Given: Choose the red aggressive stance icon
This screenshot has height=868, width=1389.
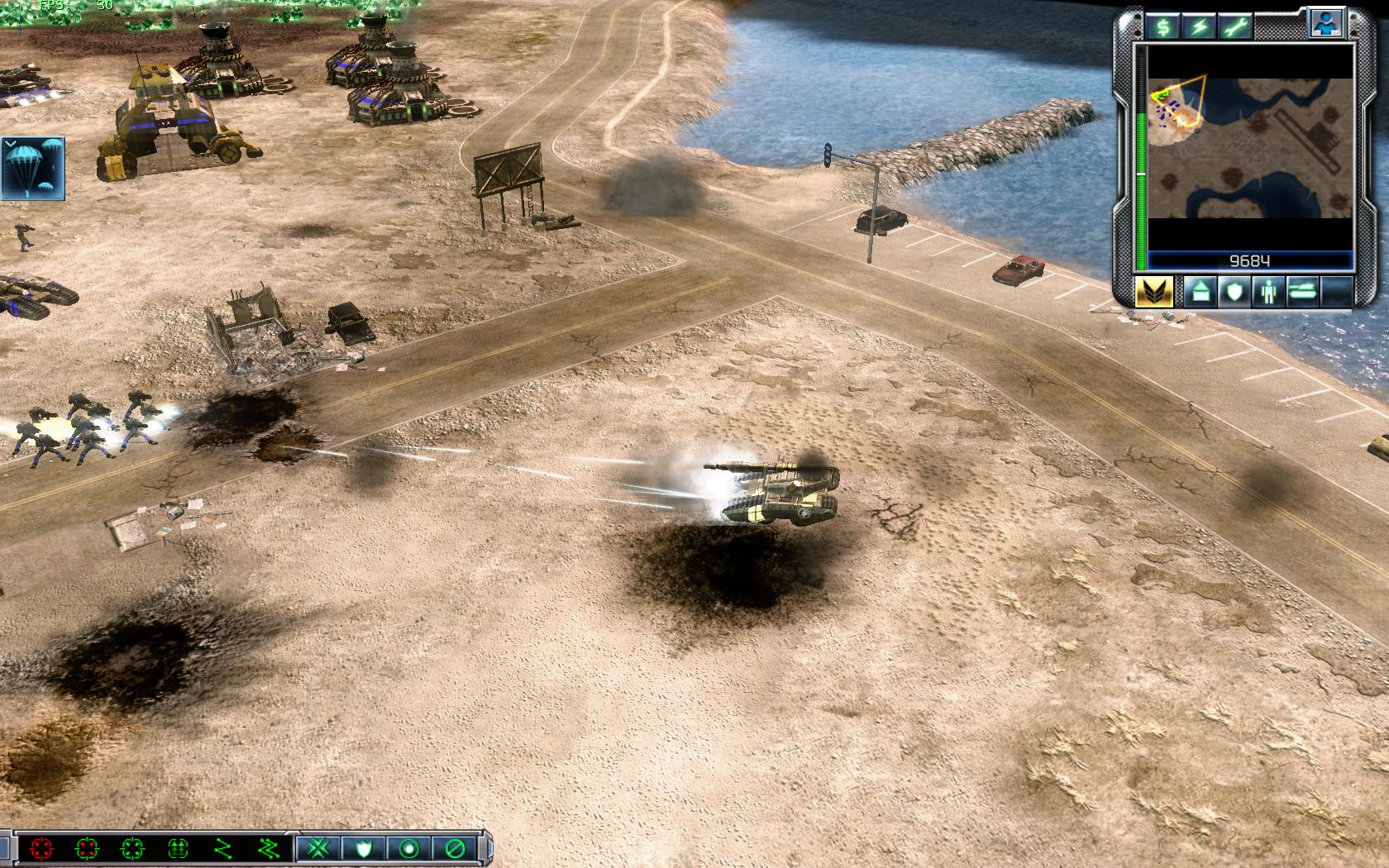Looking at the screenshot, I should 41,848.
